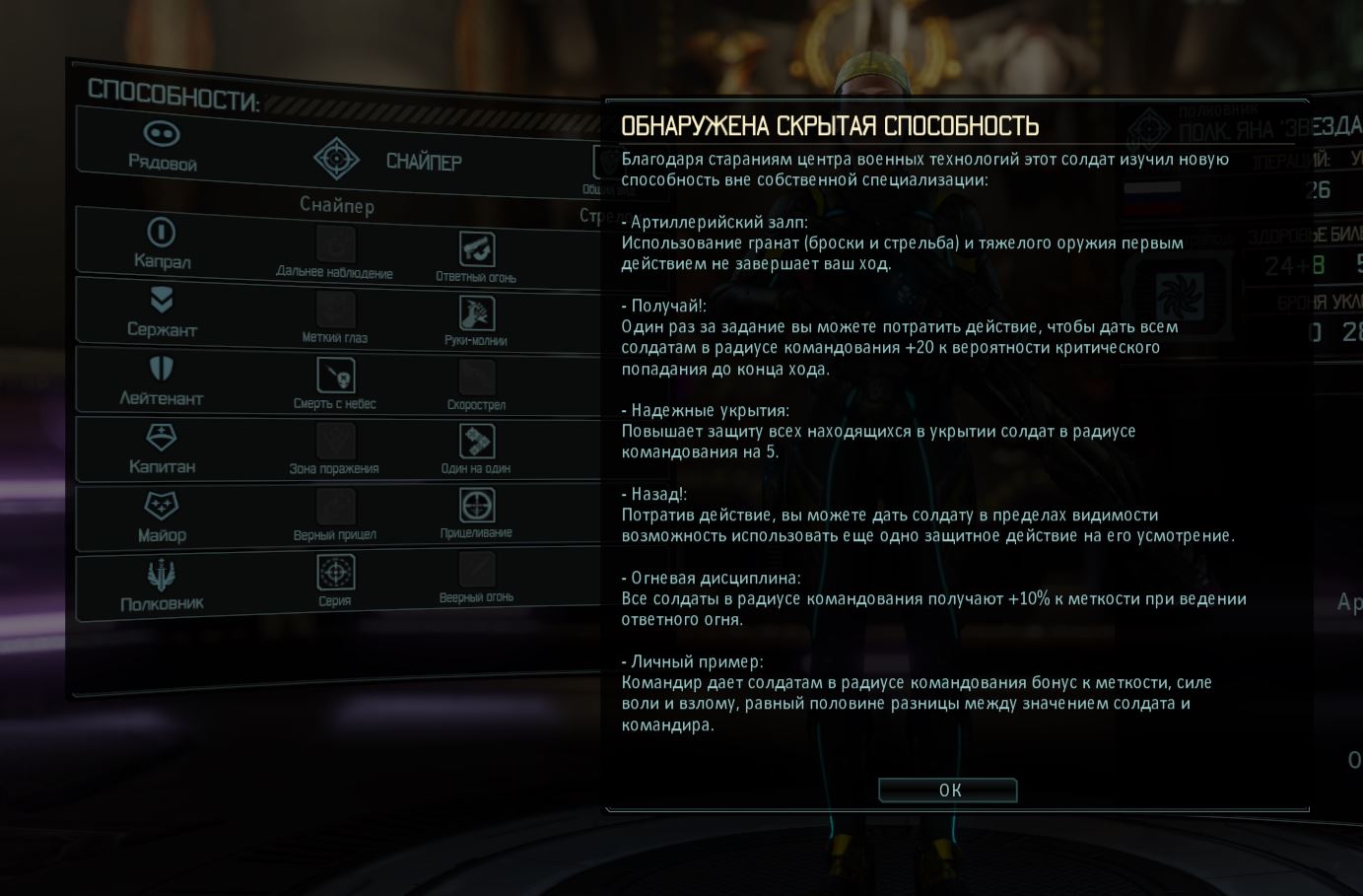This screenshot has width=1363, height=896.
Task: Click the Руки-молнии ability icon
Action: pos(476,314)
